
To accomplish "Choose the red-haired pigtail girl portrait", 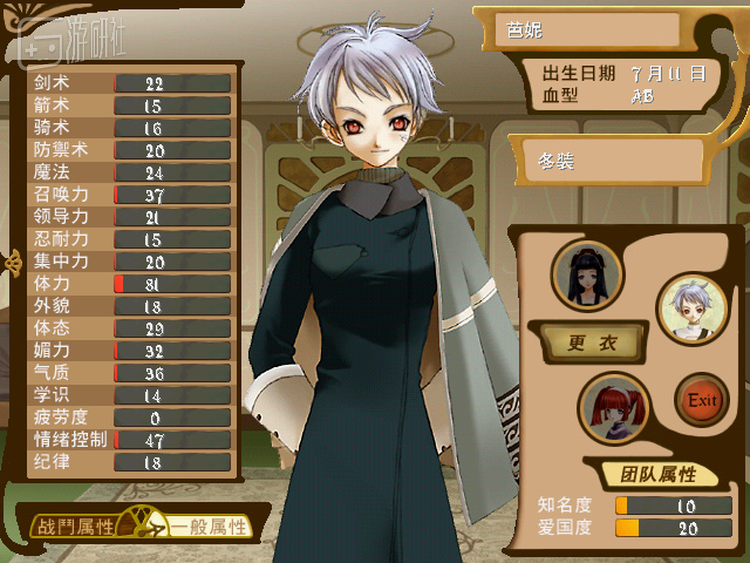I will 613,407.
